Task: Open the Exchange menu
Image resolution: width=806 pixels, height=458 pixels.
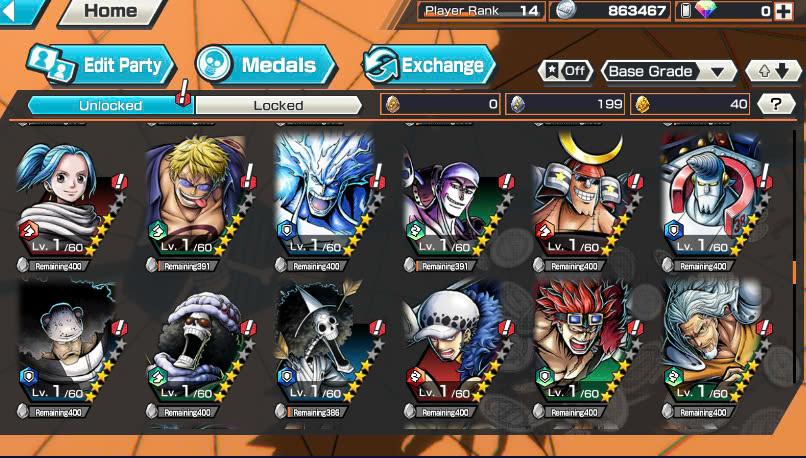Action: pyautogui.click(x=430, y=66)
